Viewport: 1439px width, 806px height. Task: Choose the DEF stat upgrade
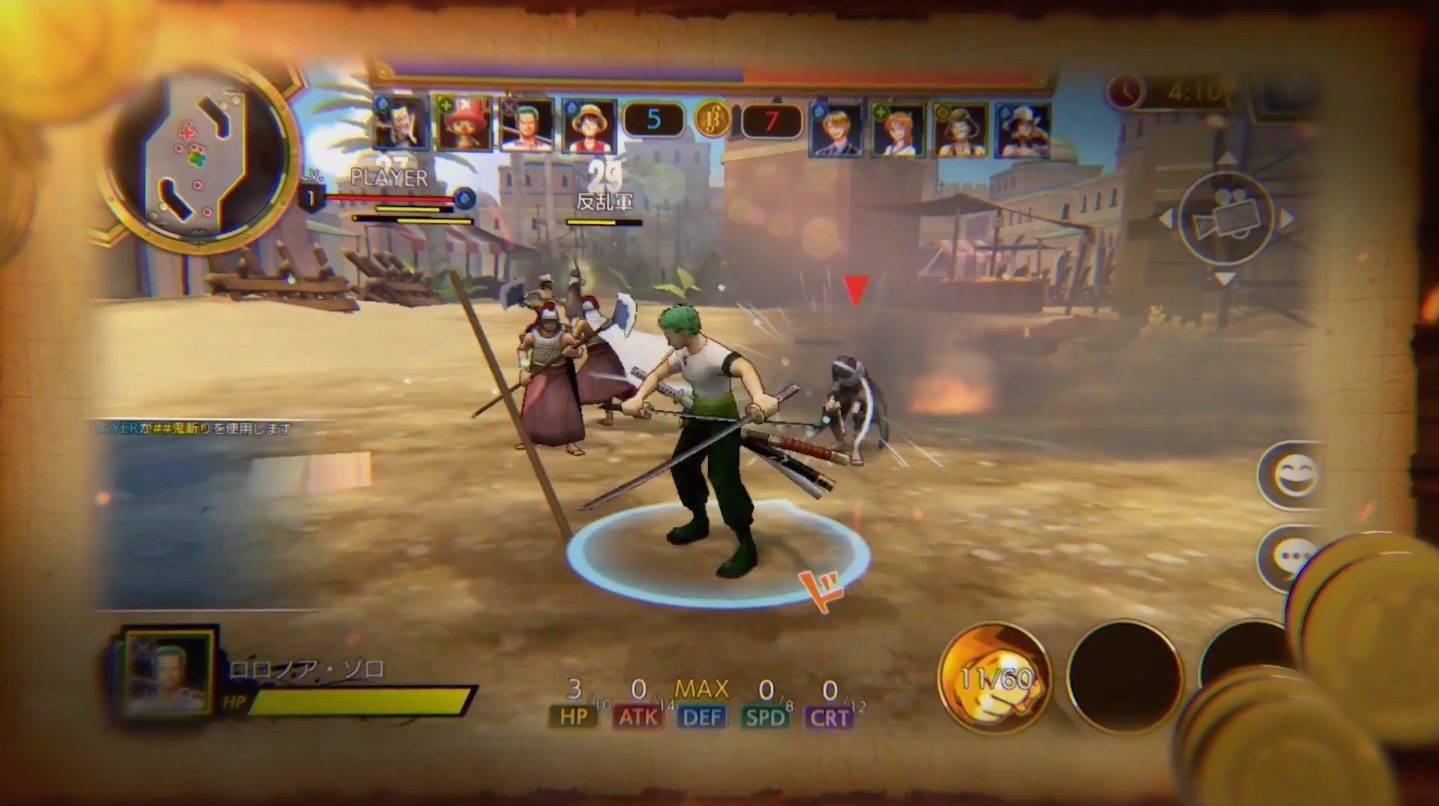click(x=701, y=716)
